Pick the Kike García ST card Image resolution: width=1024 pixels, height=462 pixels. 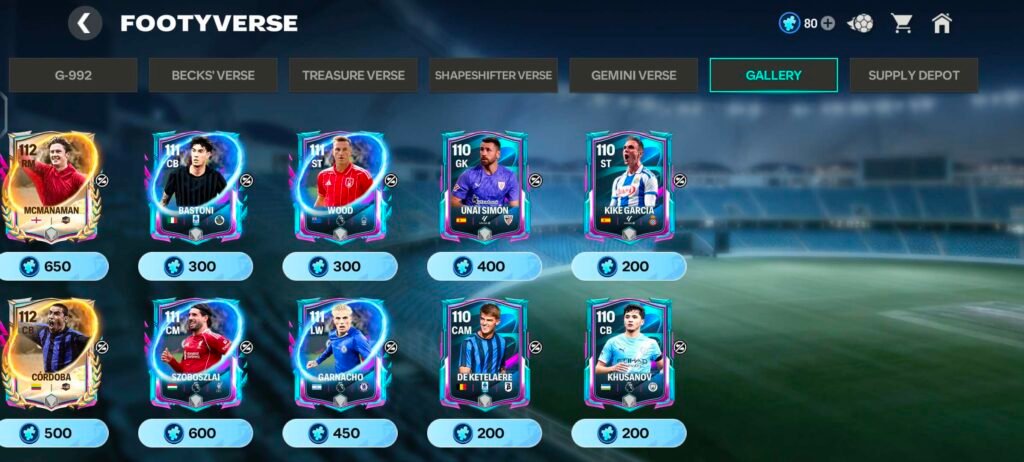pyautogui.click(x=629, y=188)
